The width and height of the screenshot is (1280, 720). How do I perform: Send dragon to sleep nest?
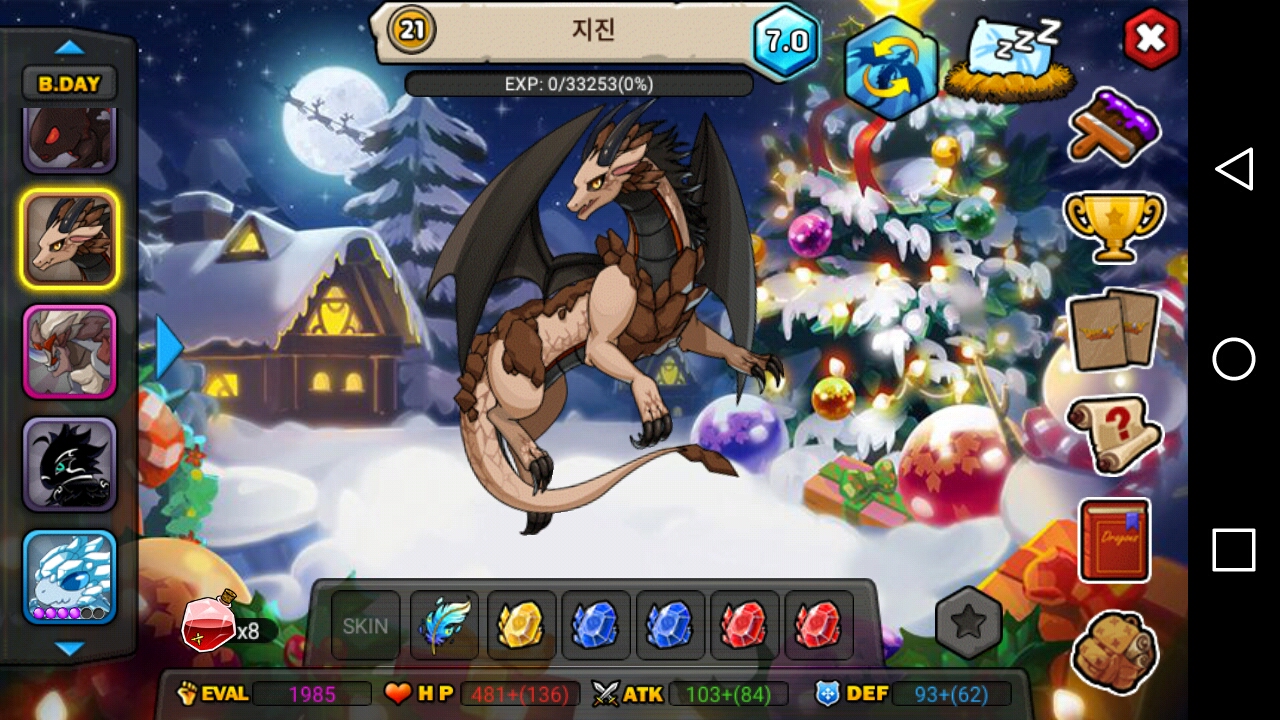point(1009,62)
